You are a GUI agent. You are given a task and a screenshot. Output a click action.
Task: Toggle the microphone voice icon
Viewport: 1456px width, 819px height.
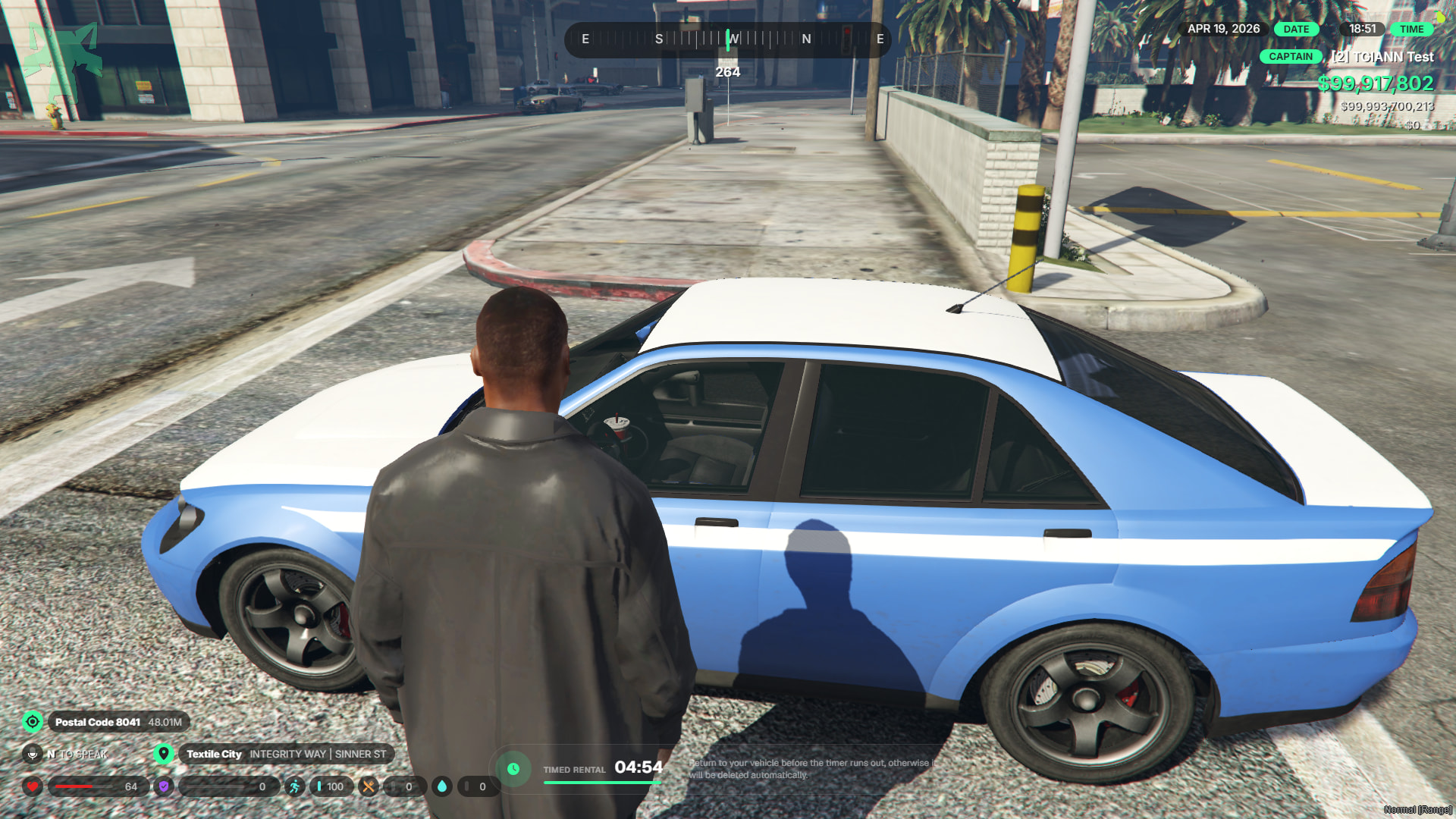coord(33,754)
